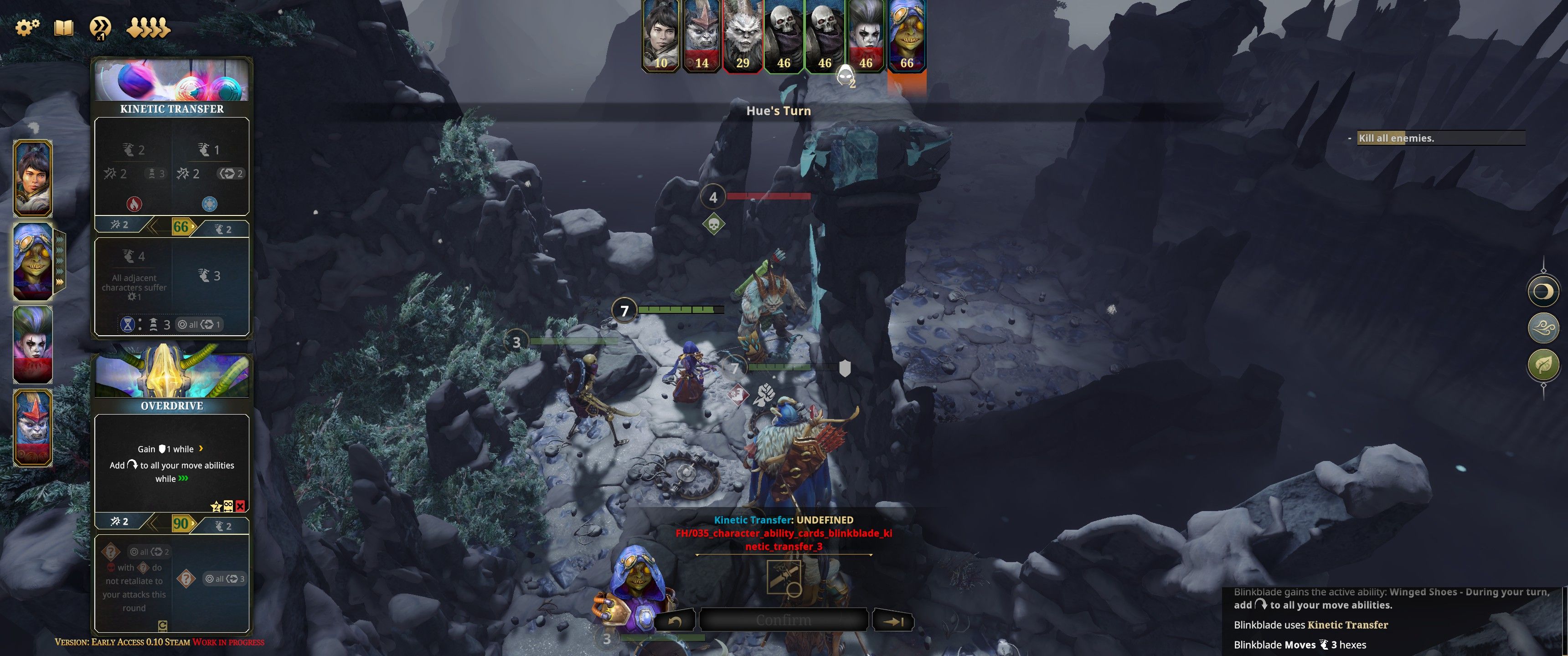Choose the dark-haired human portrait in party list
The width and height of the screenshot is (1568, 656).
[33, 178]
